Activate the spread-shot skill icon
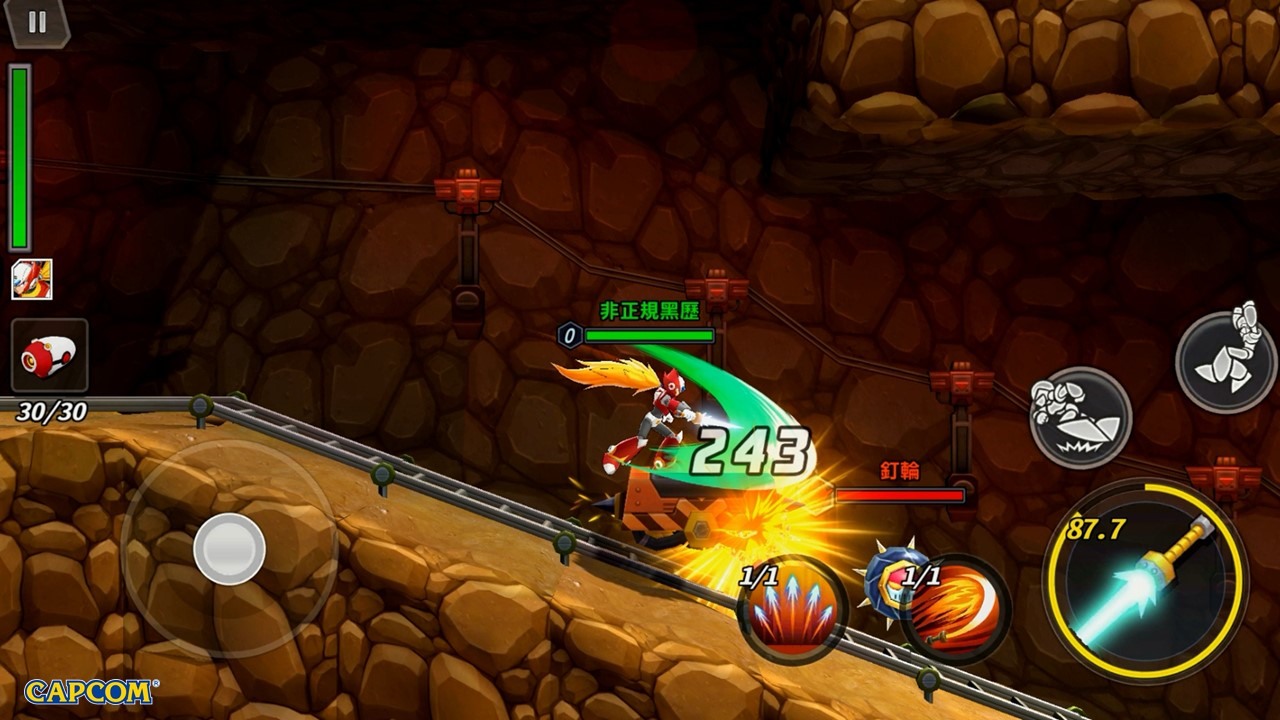Screen dimensions: 1280x720 [x=793, y=609]
